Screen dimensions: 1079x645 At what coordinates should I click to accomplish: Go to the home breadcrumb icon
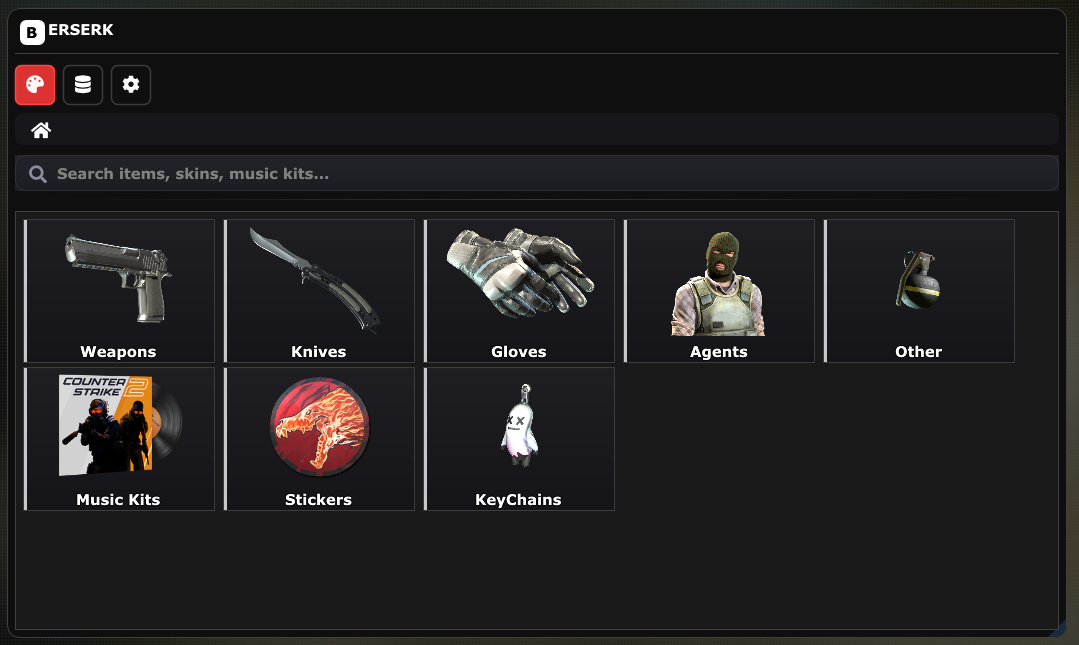coord(41,130)
